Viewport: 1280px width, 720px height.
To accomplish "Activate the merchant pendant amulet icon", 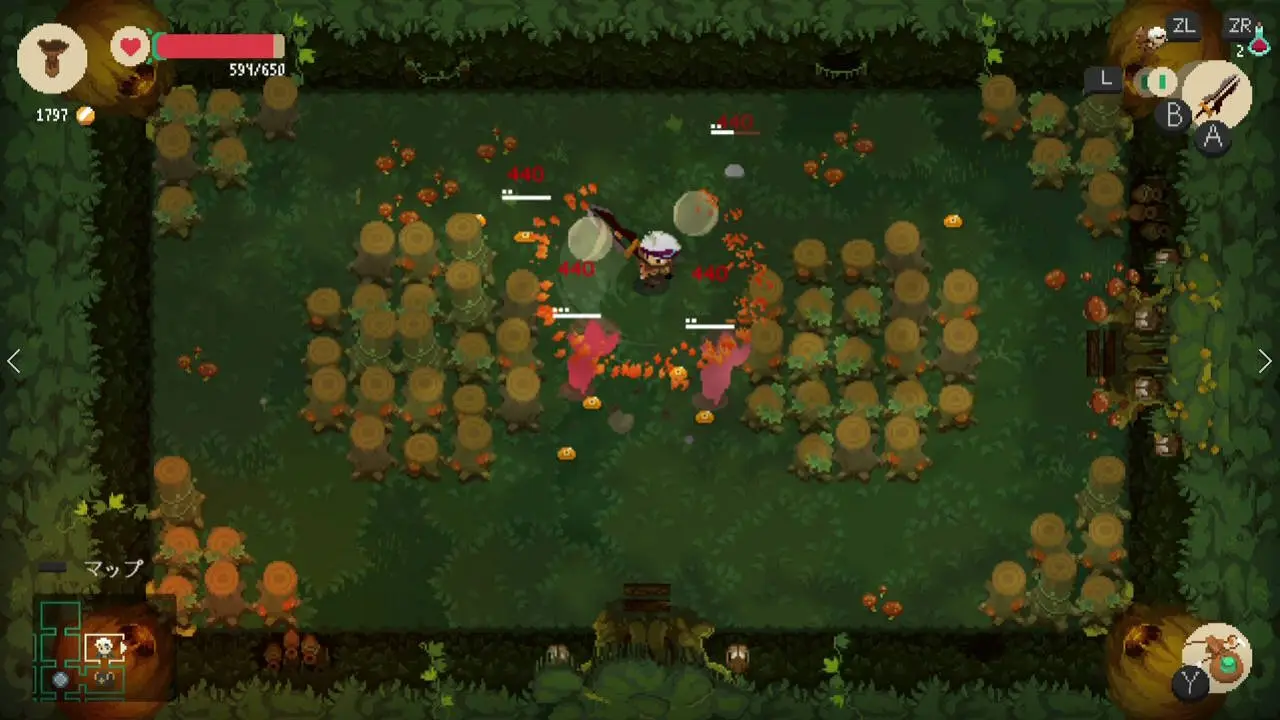I will [x=52, y=58].
